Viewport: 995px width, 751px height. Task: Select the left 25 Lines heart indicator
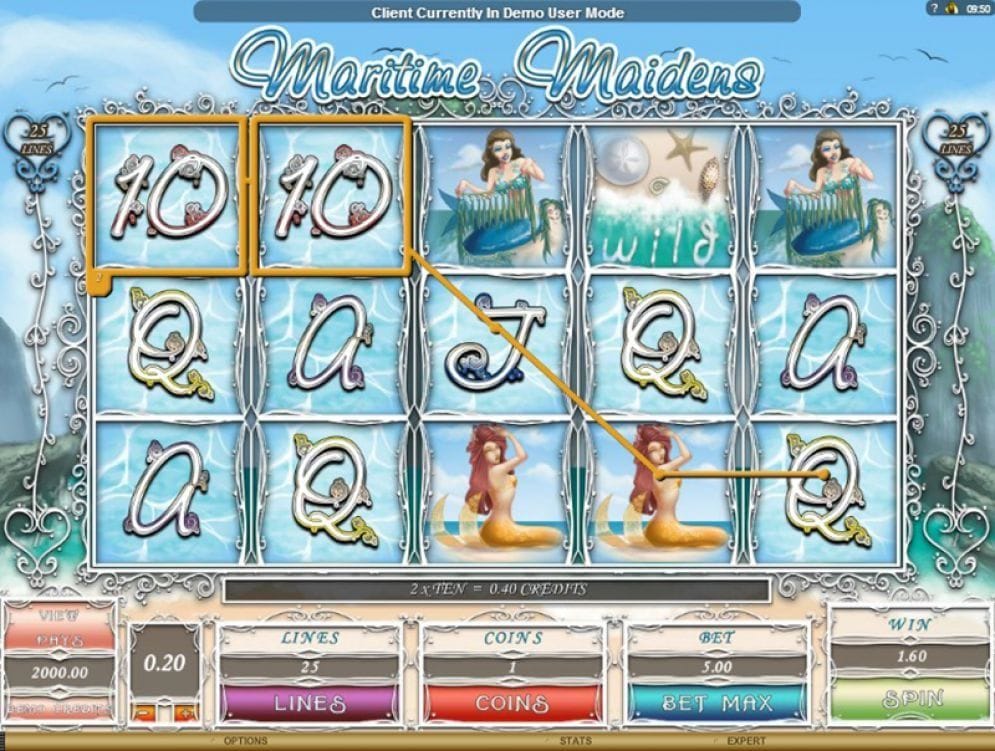click(x=36, y=138)
